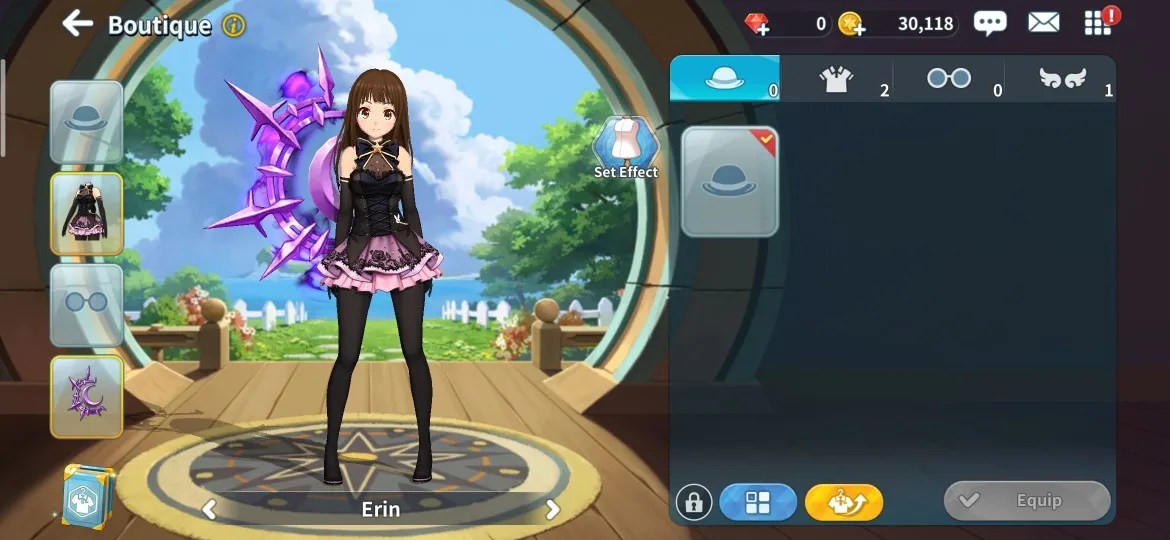The image size is (1170, 540).
Task: Toggle the padlock lock button
Action: [x=694, y=502]
